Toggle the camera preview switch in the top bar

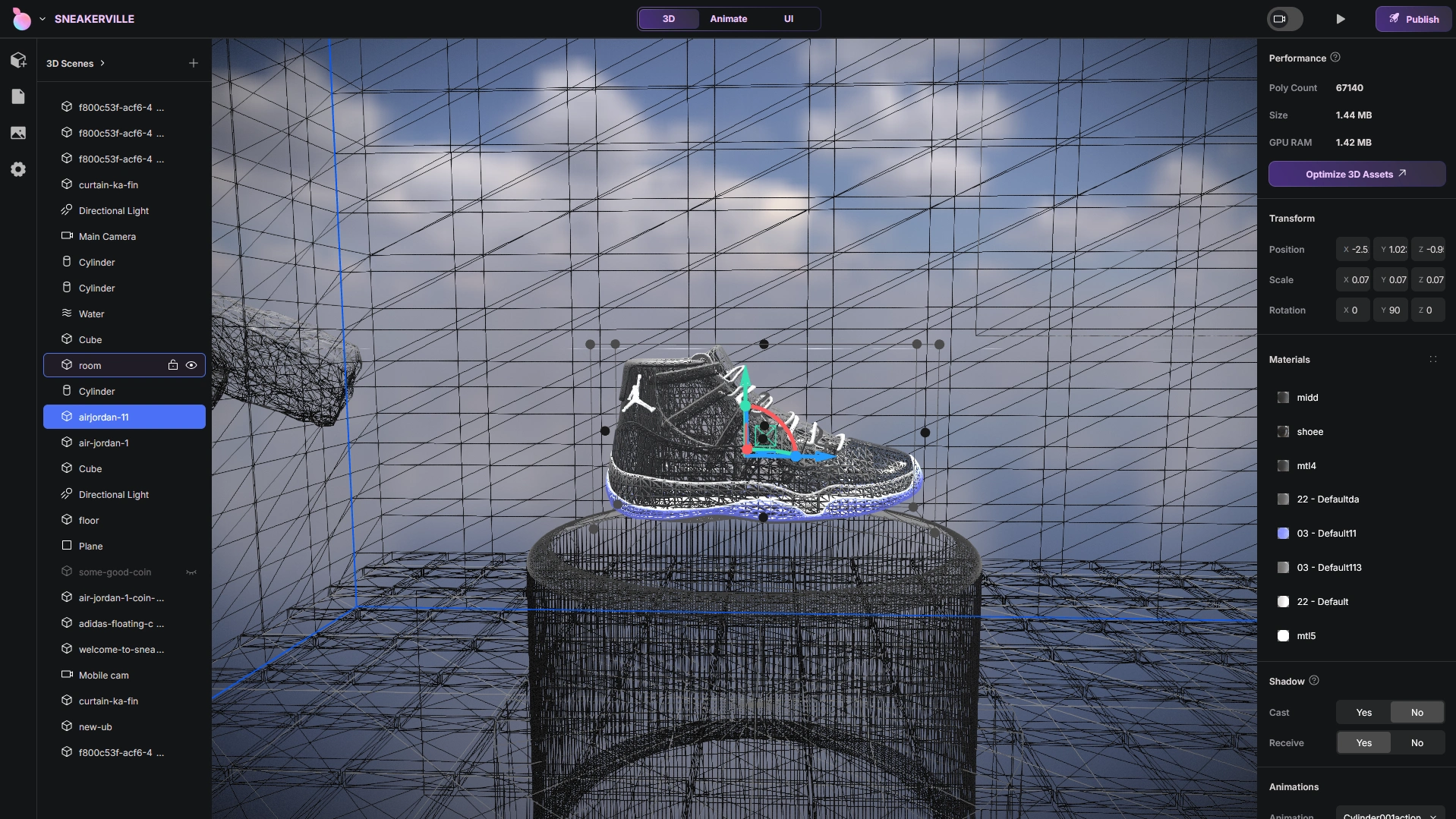click(x=1284, y=18)
